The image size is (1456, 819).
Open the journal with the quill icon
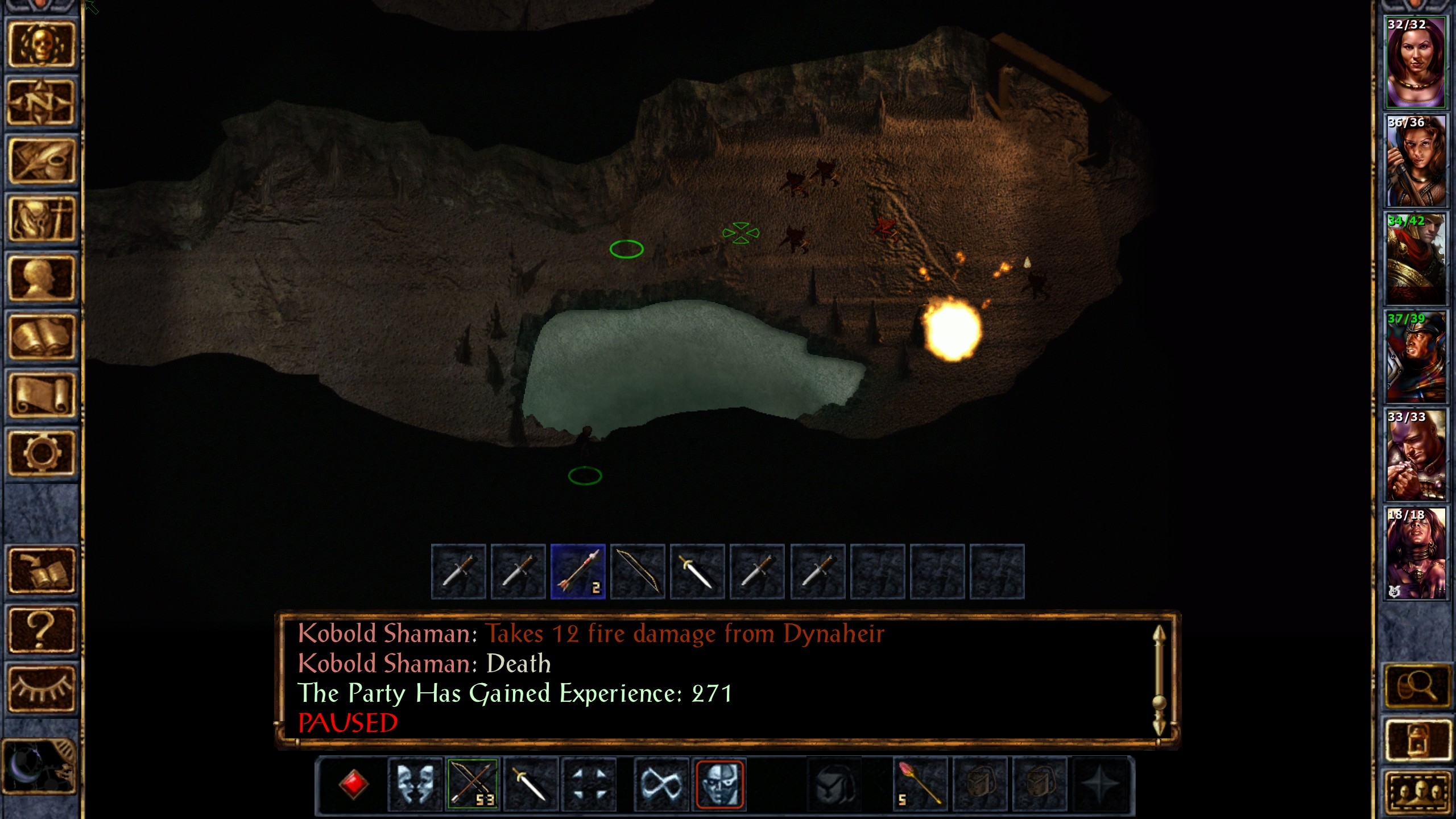tap(41, 162)
